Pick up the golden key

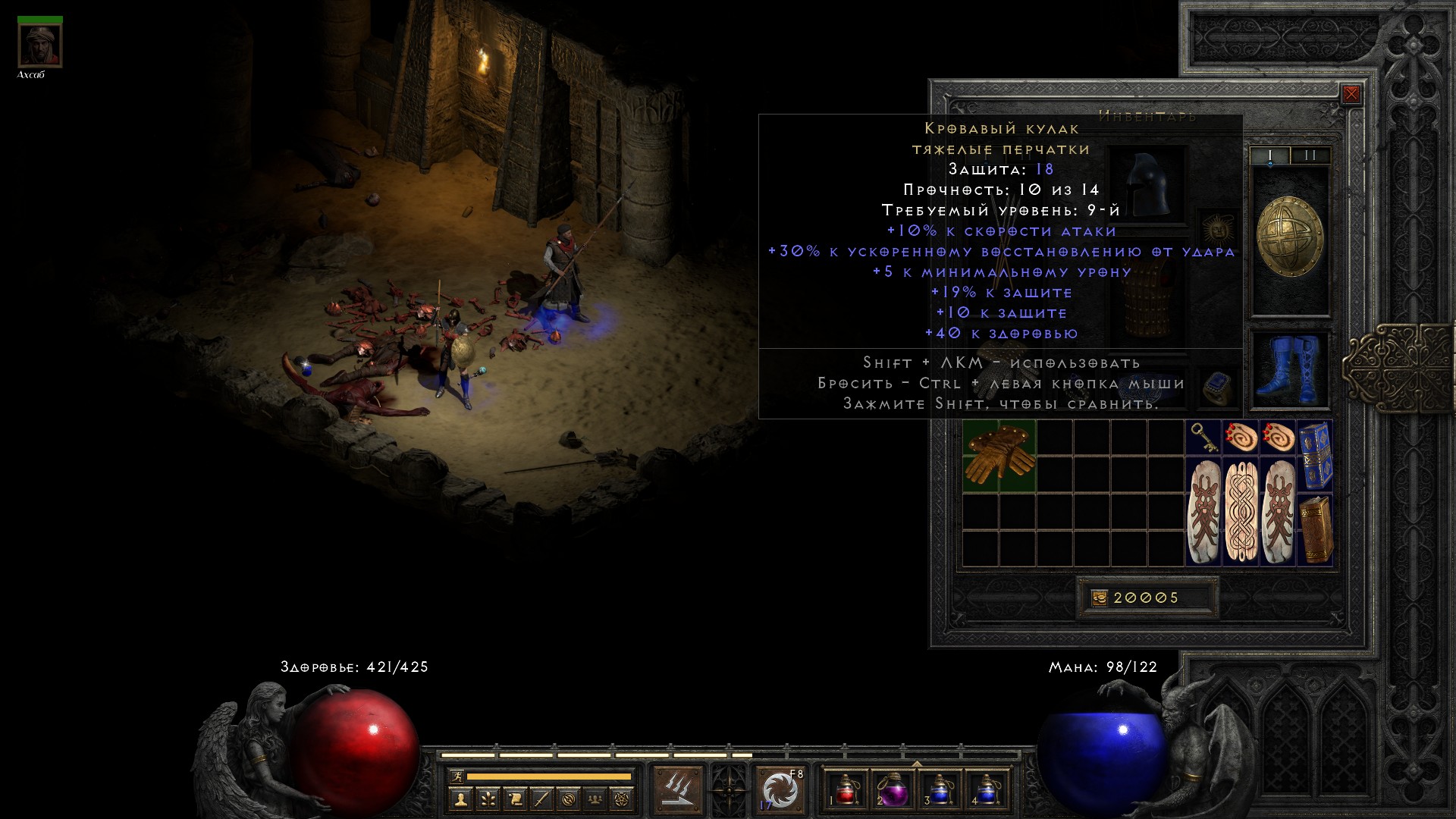[1203, 438]
